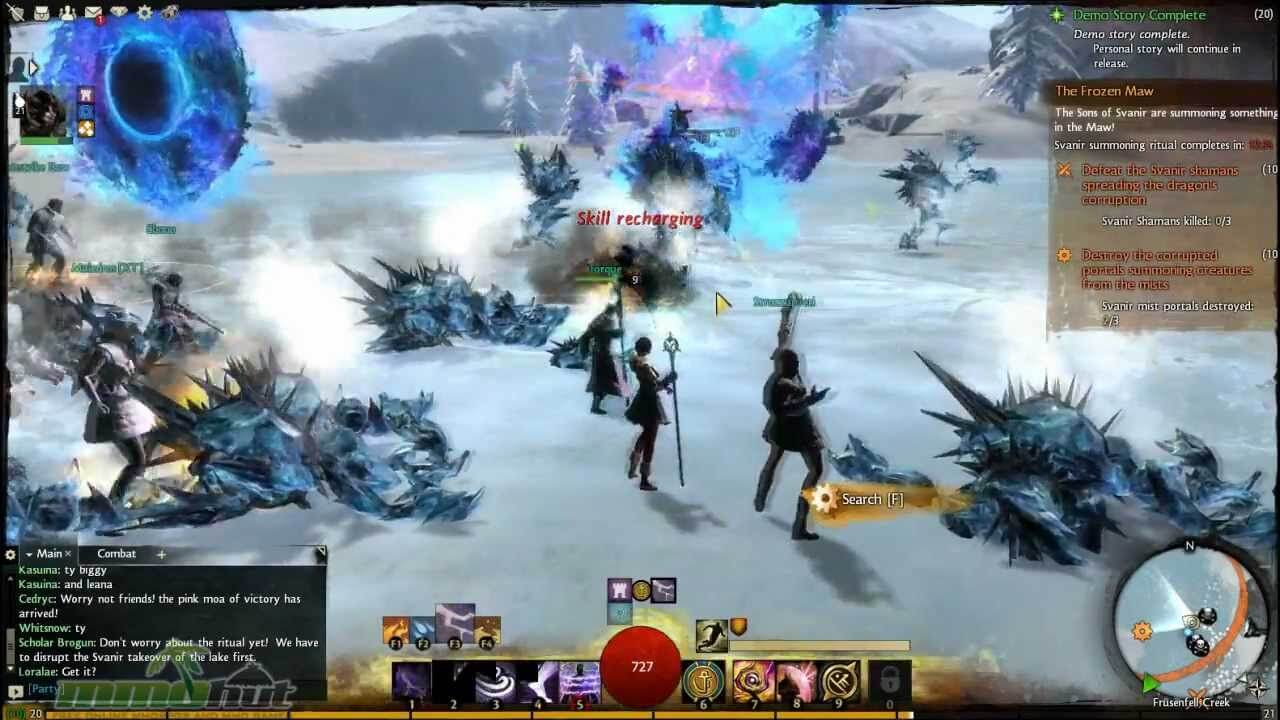The image size is (1280, 720).
Task: Open the Inventory bag icon
Action: [41, 14]
